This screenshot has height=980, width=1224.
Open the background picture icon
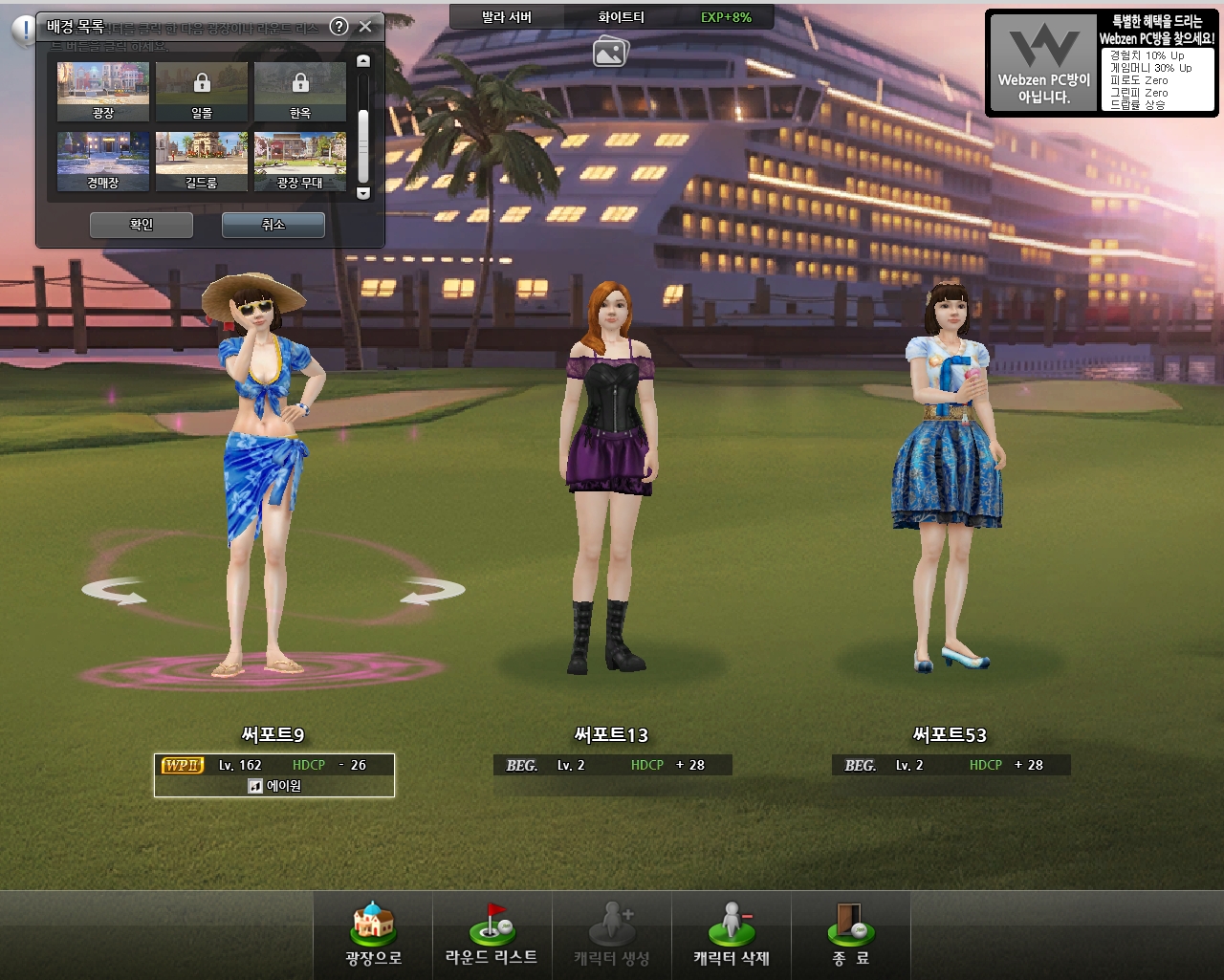610,52
